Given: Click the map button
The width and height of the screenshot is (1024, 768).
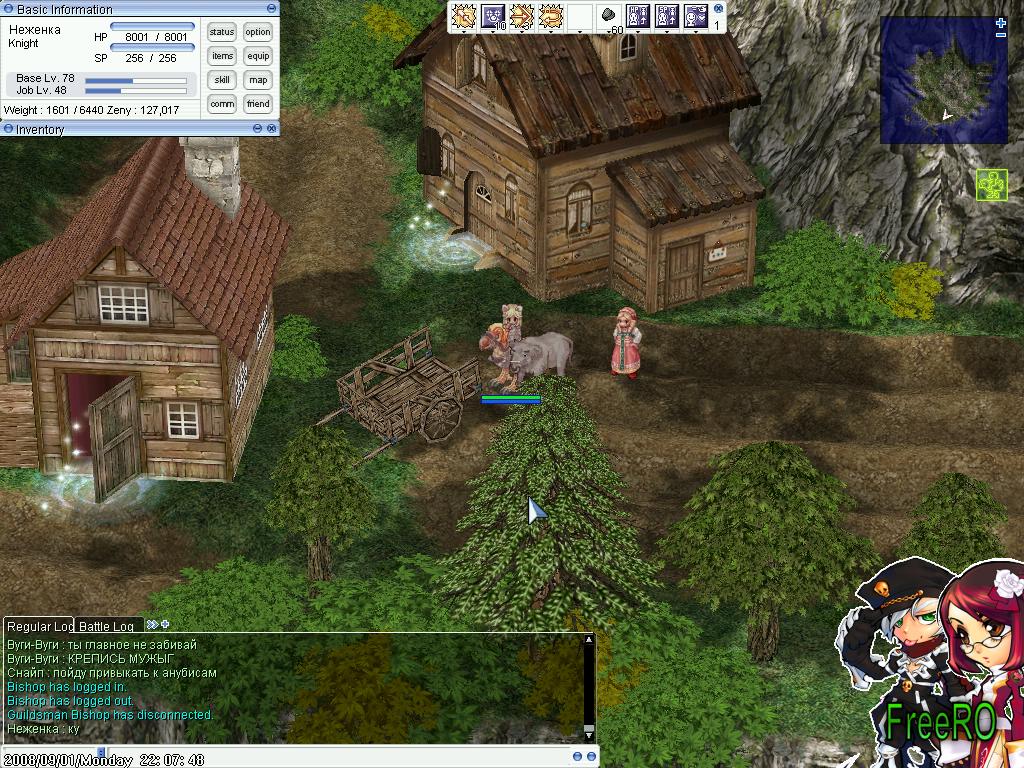Looking at the screenshot, I should 258,80.
